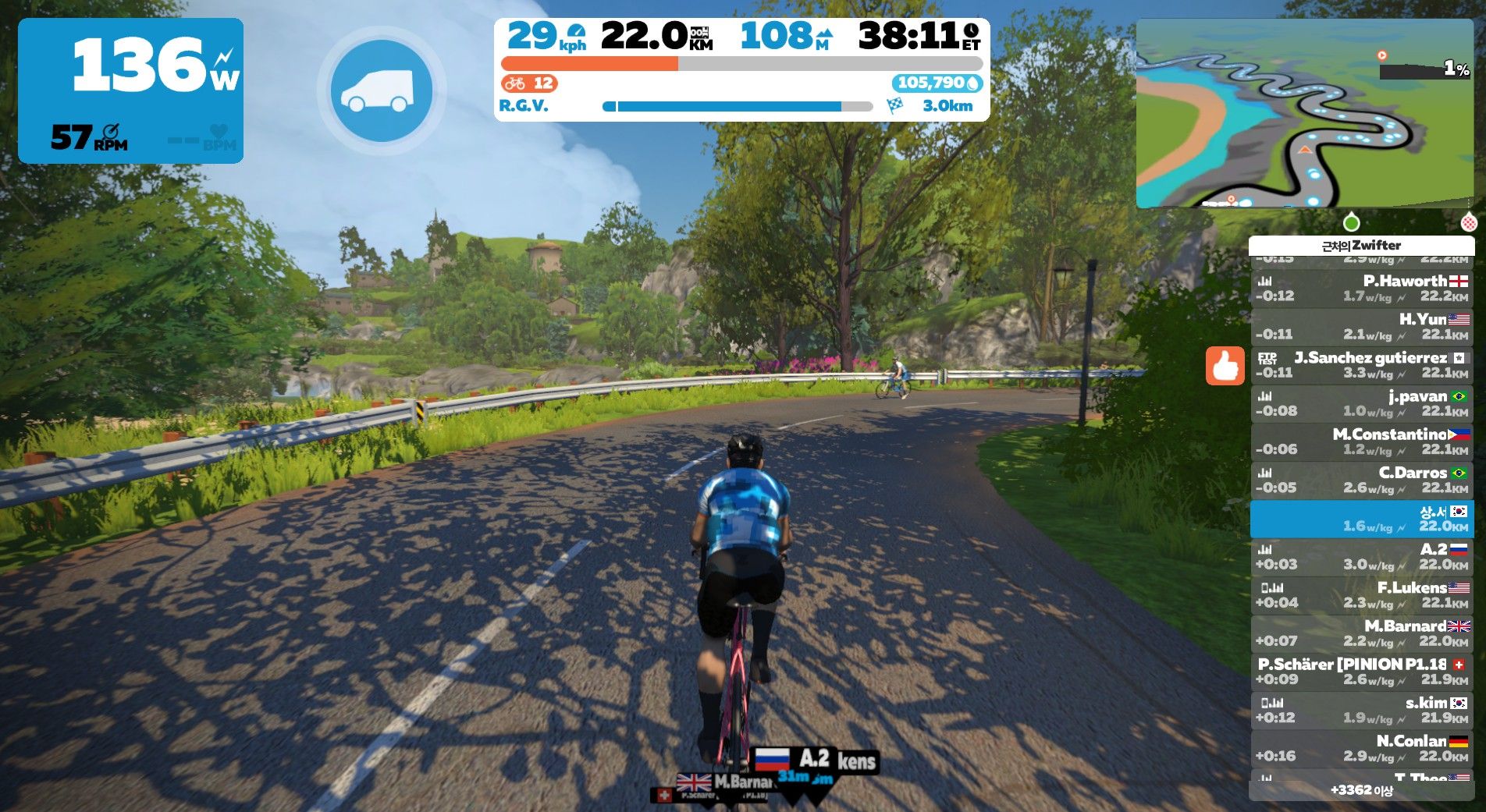The height and width of the screenshot is (812, 1486).
Task: Select J.Sanchez gutierrez rider row
Action: coord(1361,364)
